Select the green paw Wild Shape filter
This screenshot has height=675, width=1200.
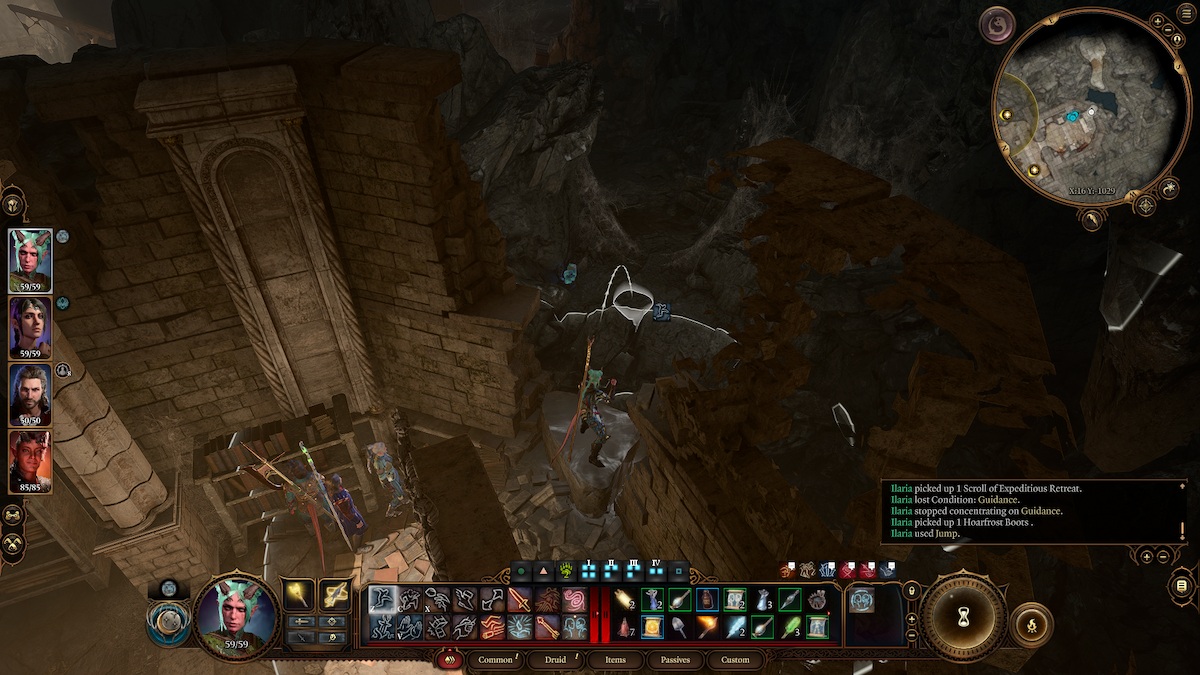point(567,572)
